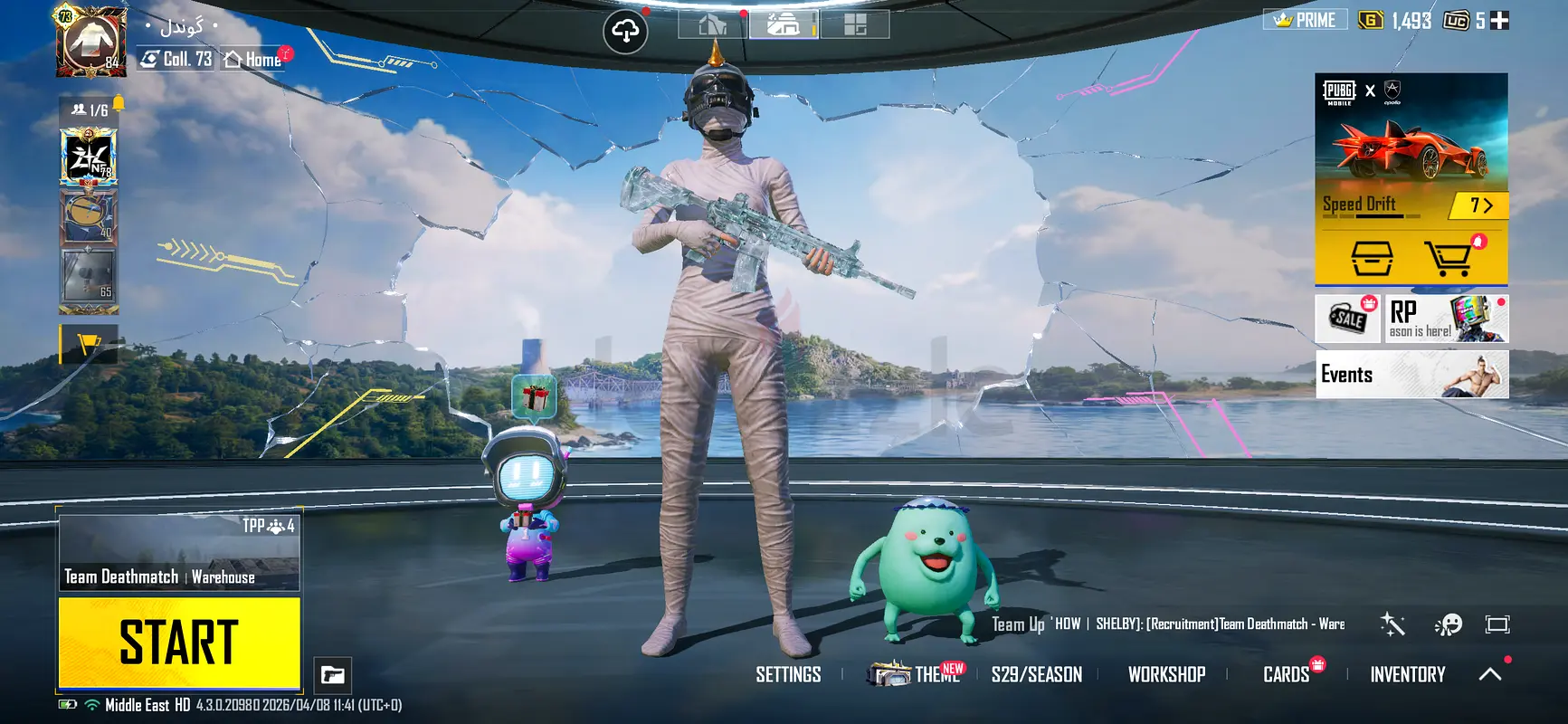Open the Sale offers

(x=1349, y=319)
